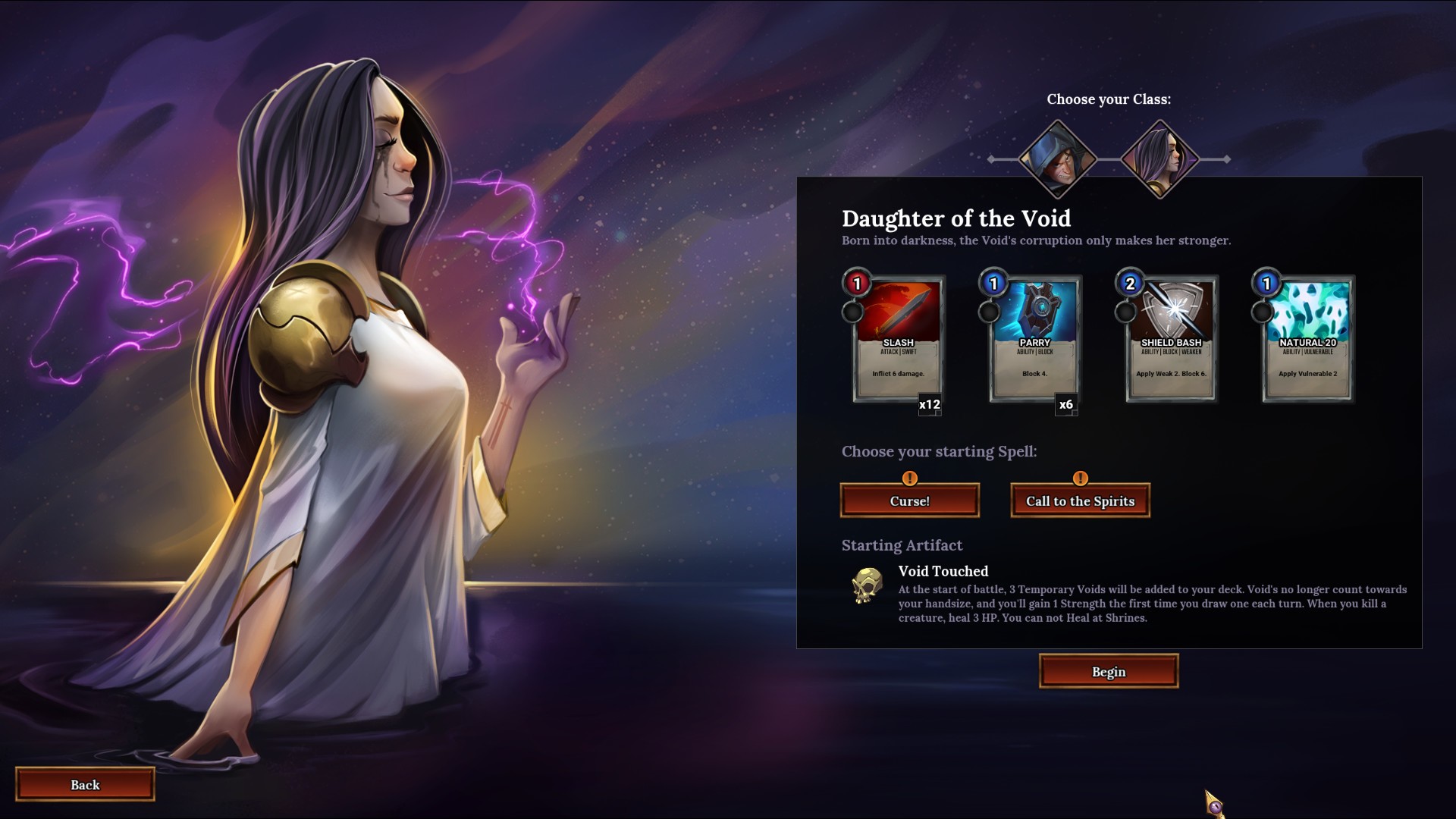Inspect the Parry card

pos(1034,340)
